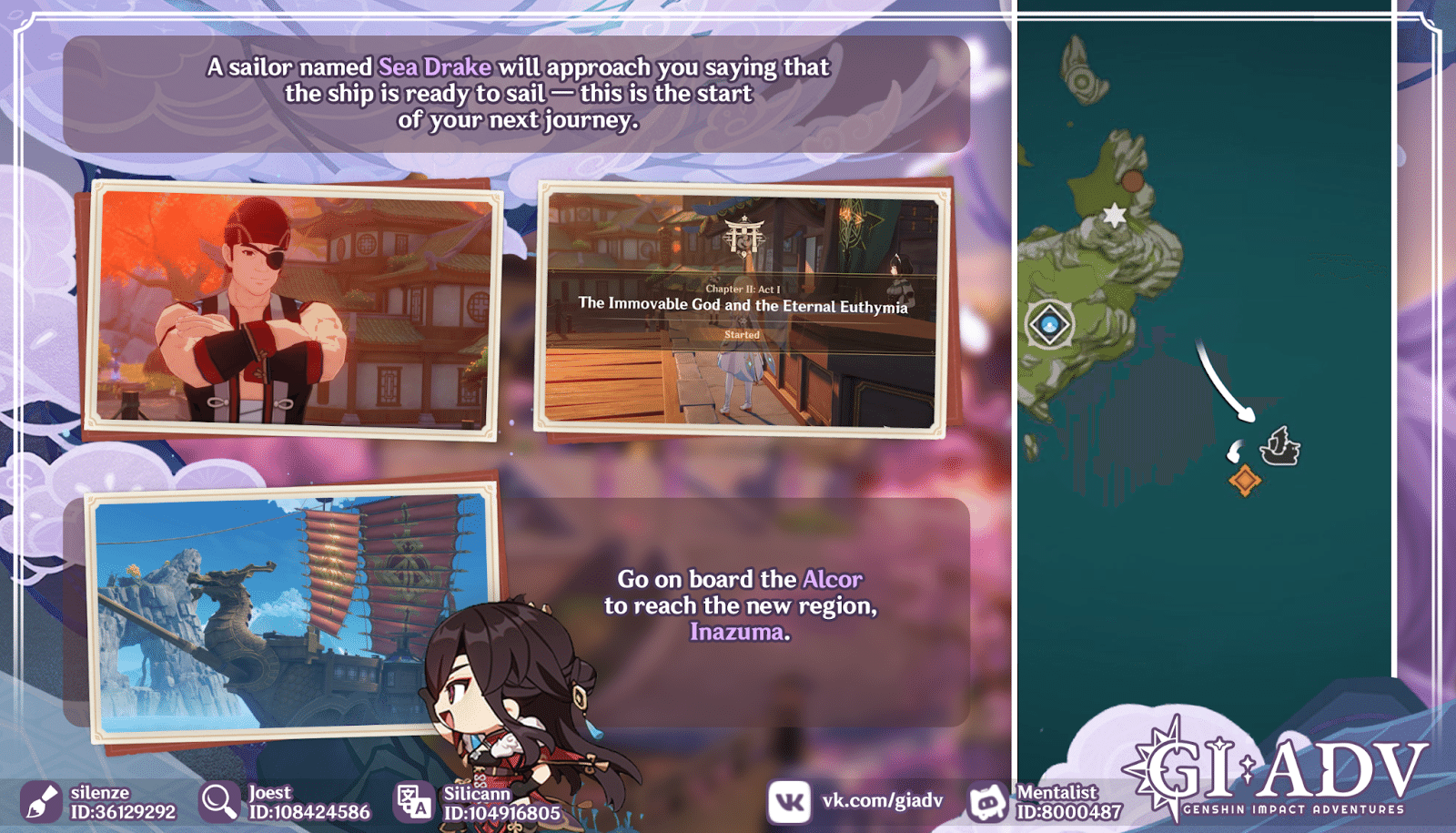1456x833 pixels.
Task: Click the torii gate emblem above the quest title
Action: [x=744, y=235]
